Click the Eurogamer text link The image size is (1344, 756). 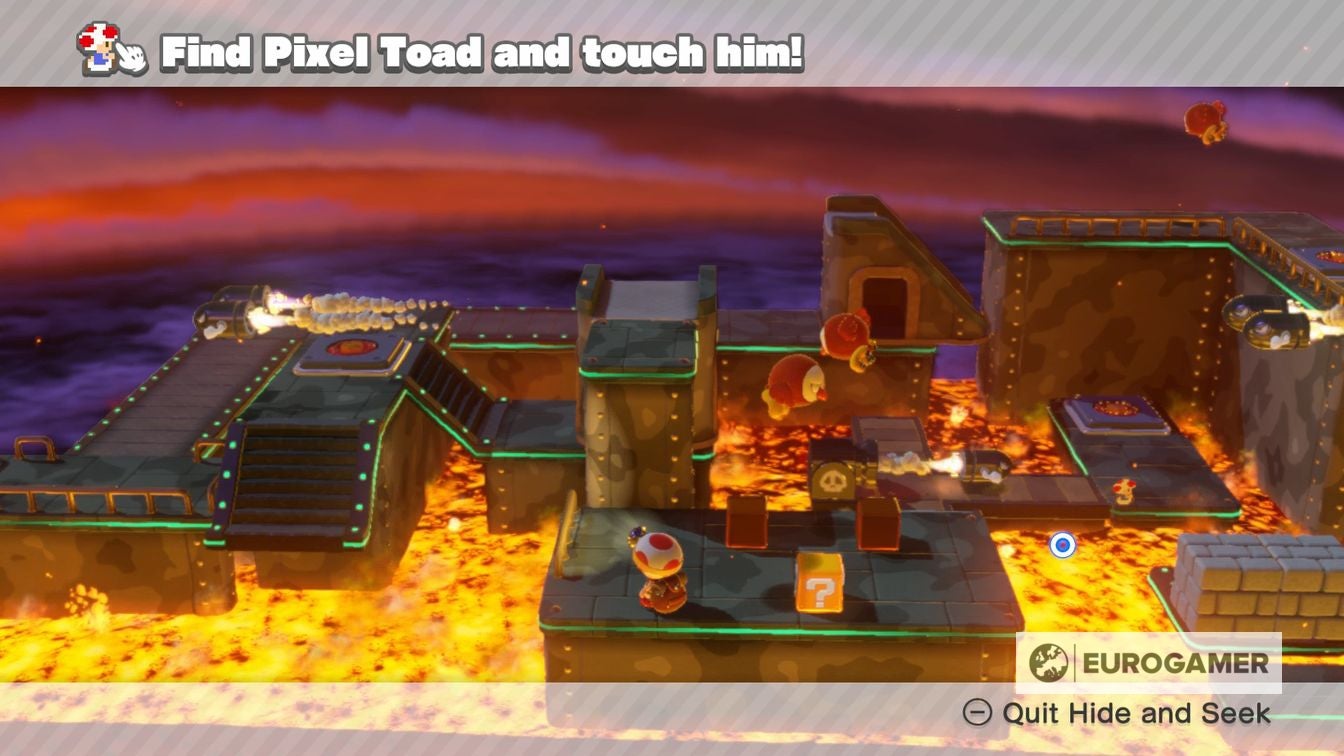click(x=1175, y=660)
